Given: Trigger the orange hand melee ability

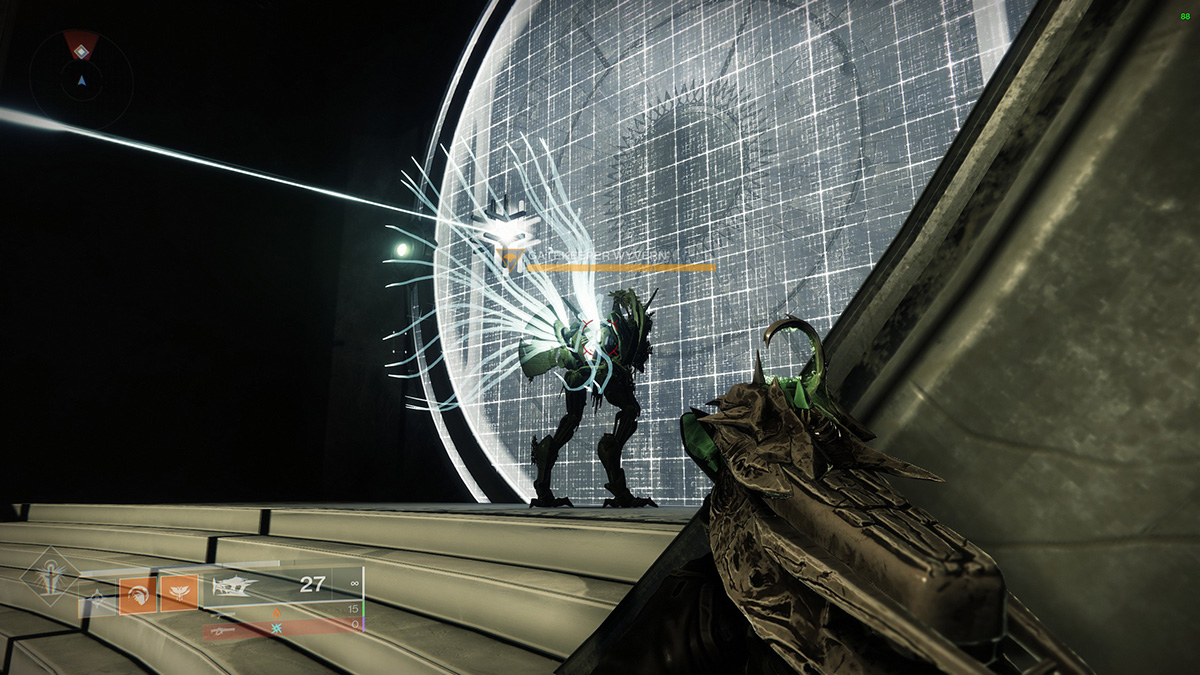Looking at the screenshot, I should click(137, 594).
